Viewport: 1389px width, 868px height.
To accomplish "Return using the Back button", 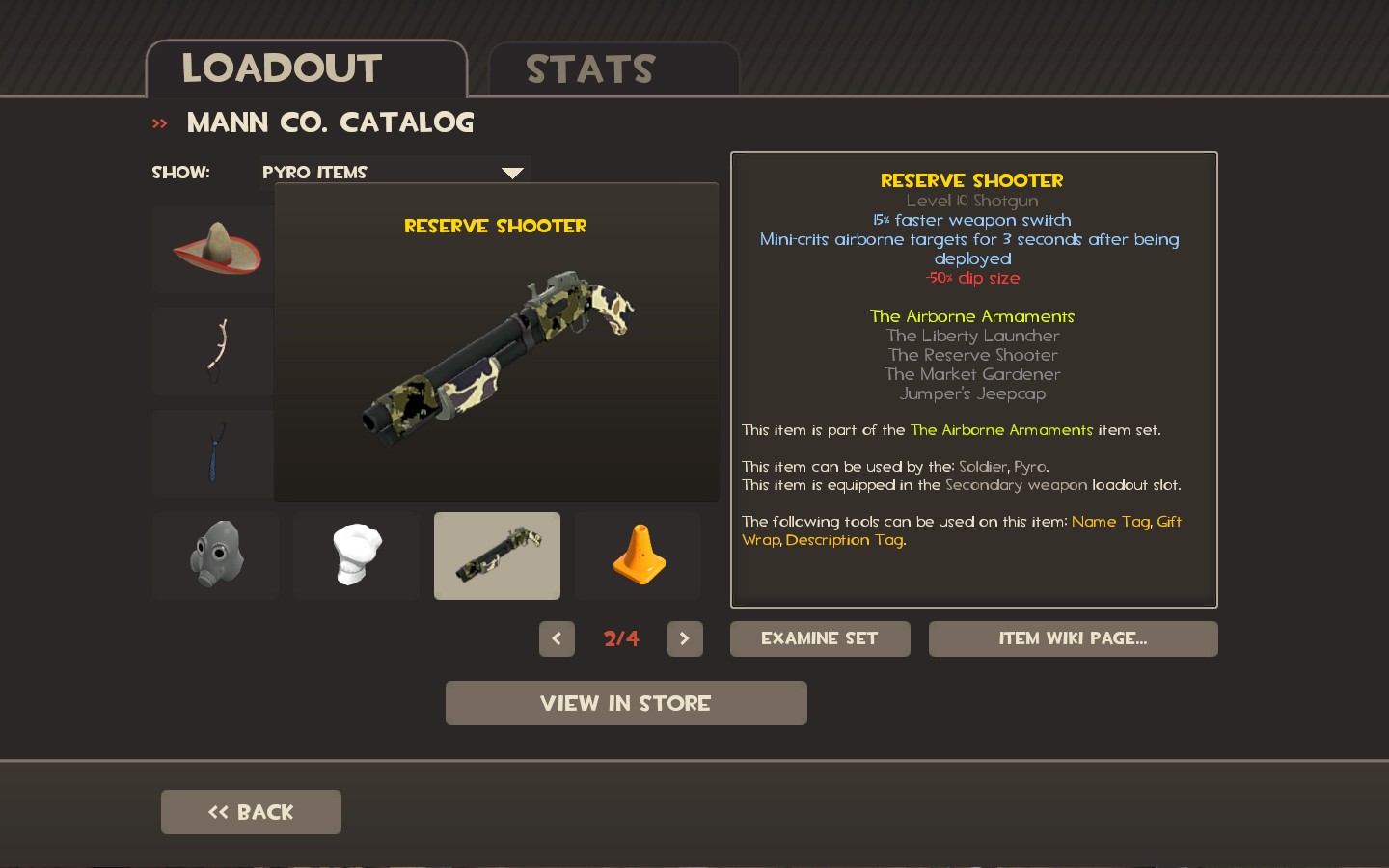I will tap(251, 812).
